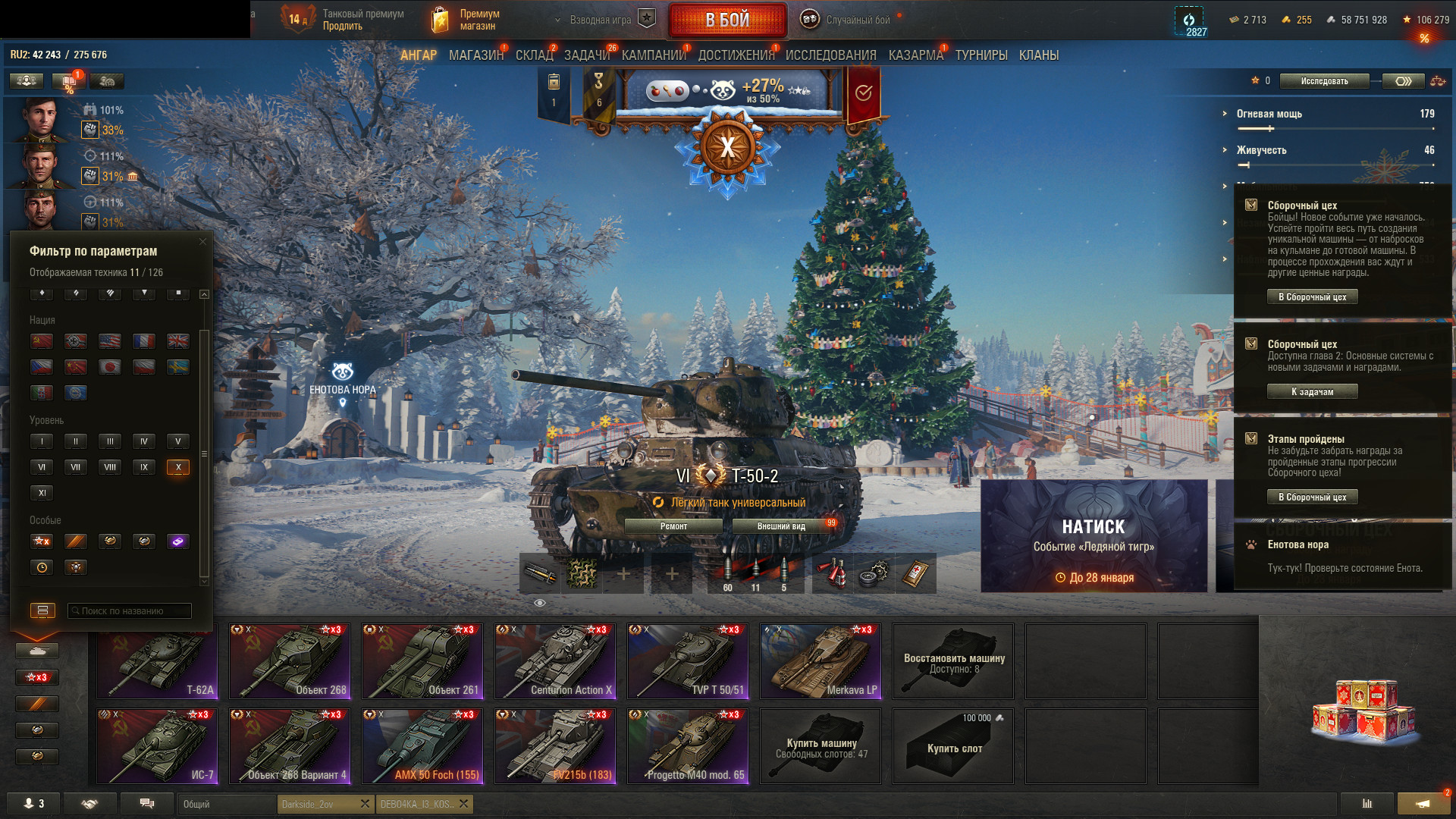Select the ИС-7 tank in carousel
The image size is (1456, 819).
[157, 746]
